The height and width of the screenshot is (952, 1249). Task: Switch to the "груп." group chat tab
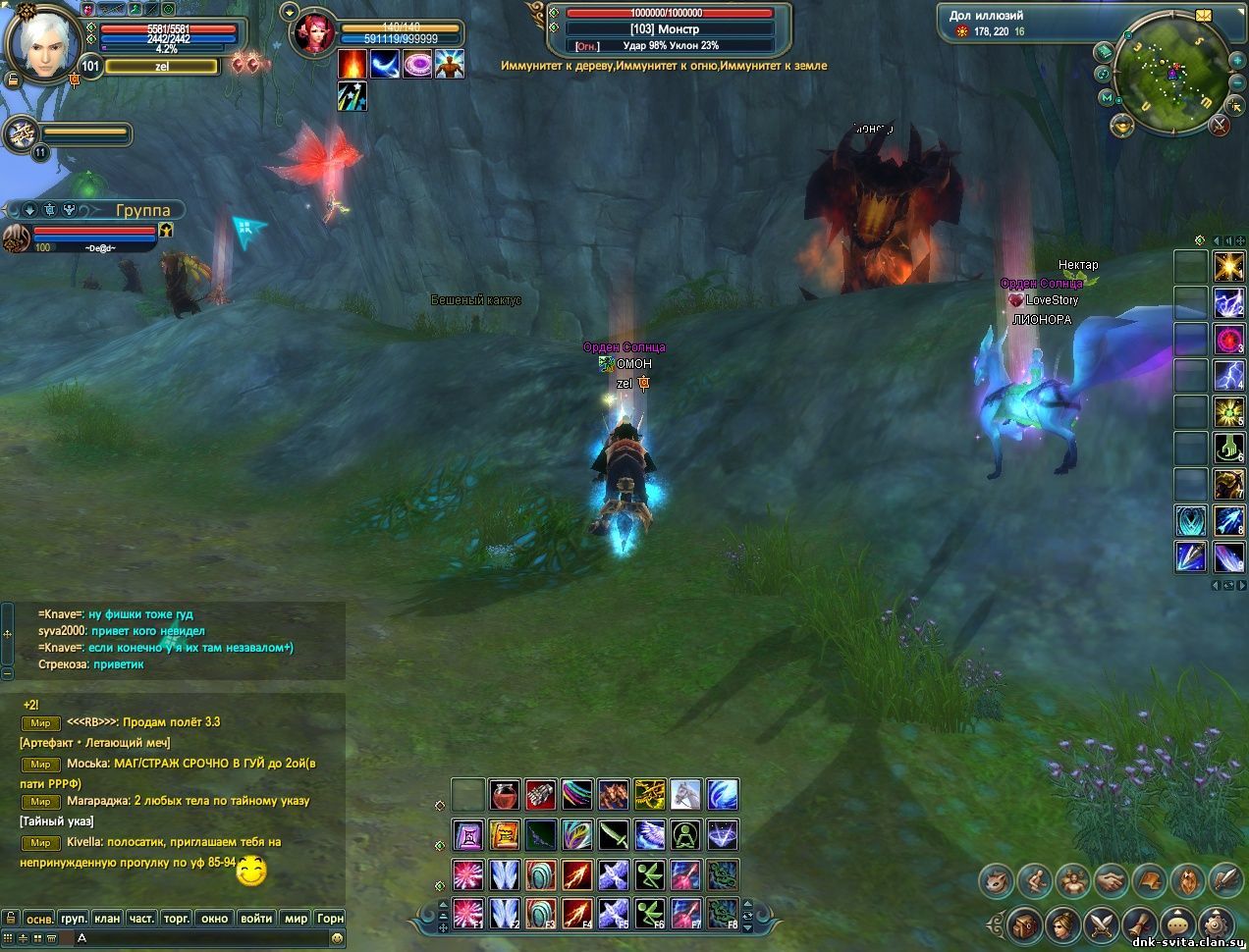coord(74,919)
